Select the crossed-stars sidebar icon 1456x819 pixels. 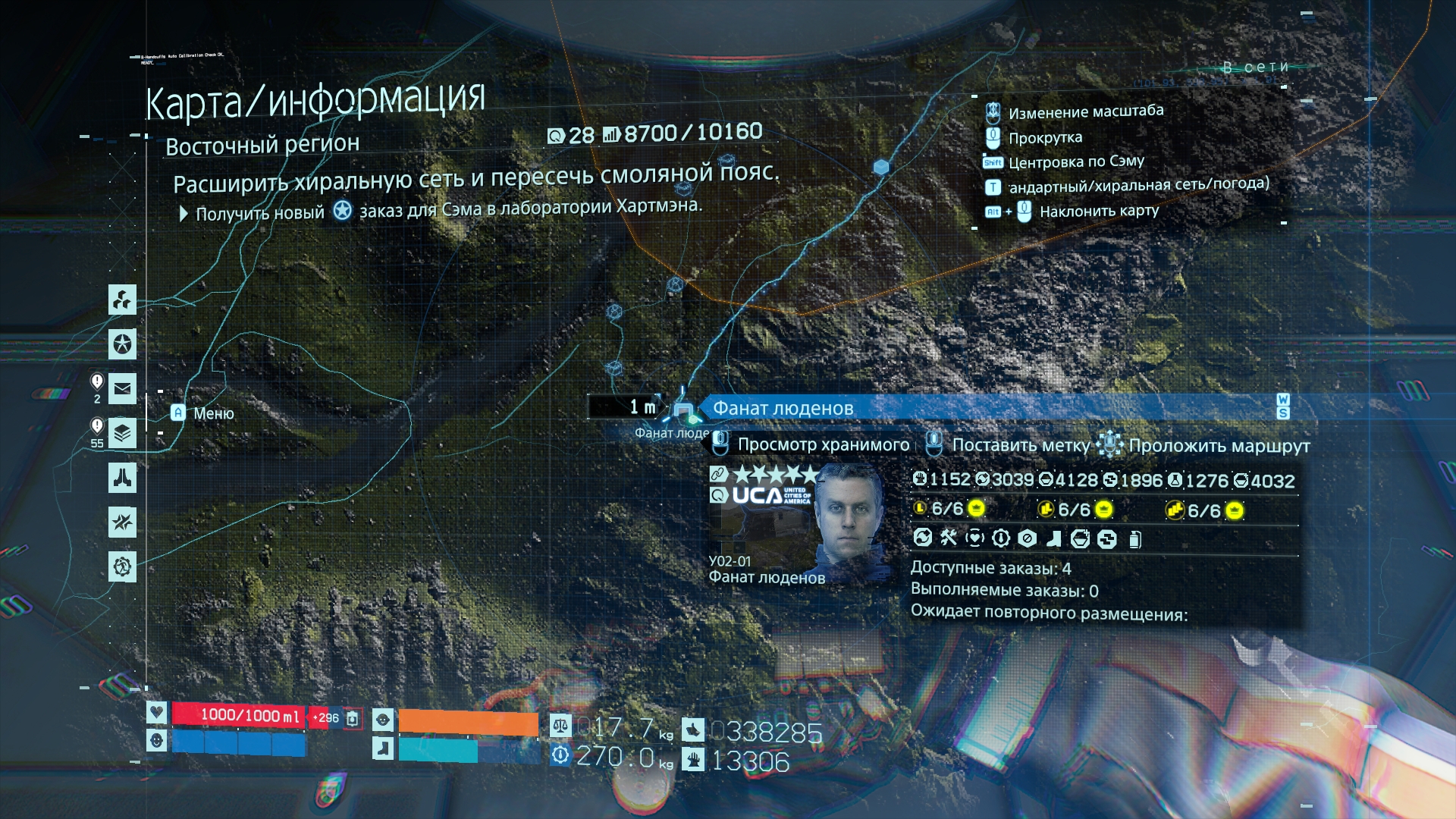point(122,522)
